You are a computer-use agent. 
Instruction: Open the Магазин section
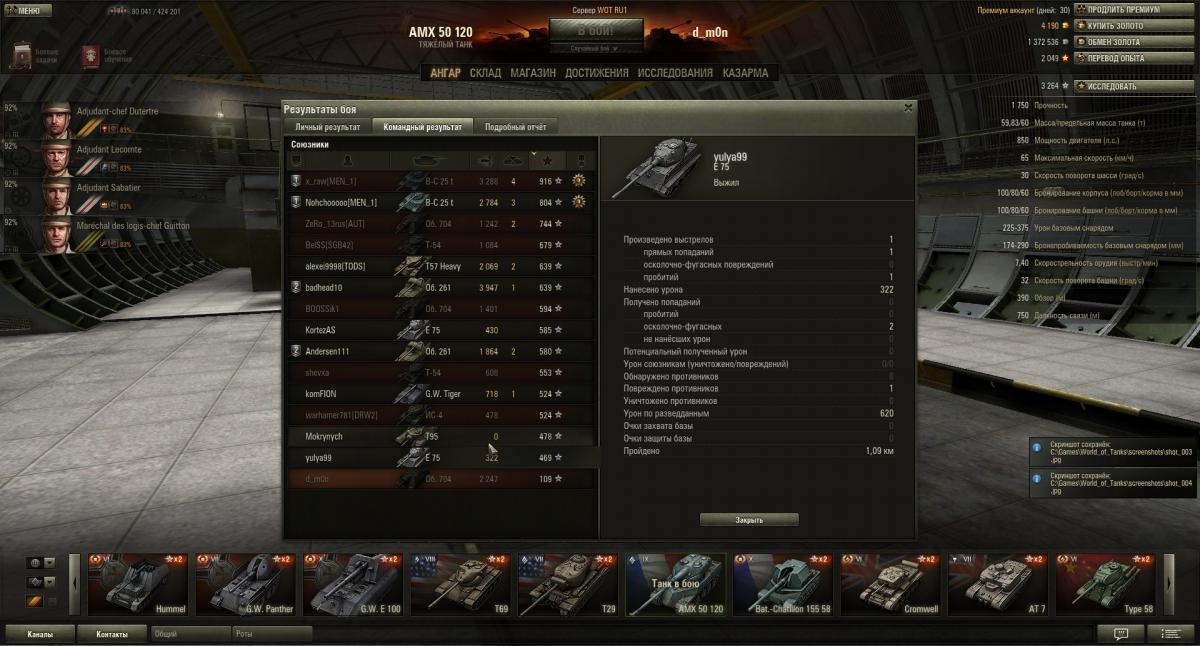point(533,73)
